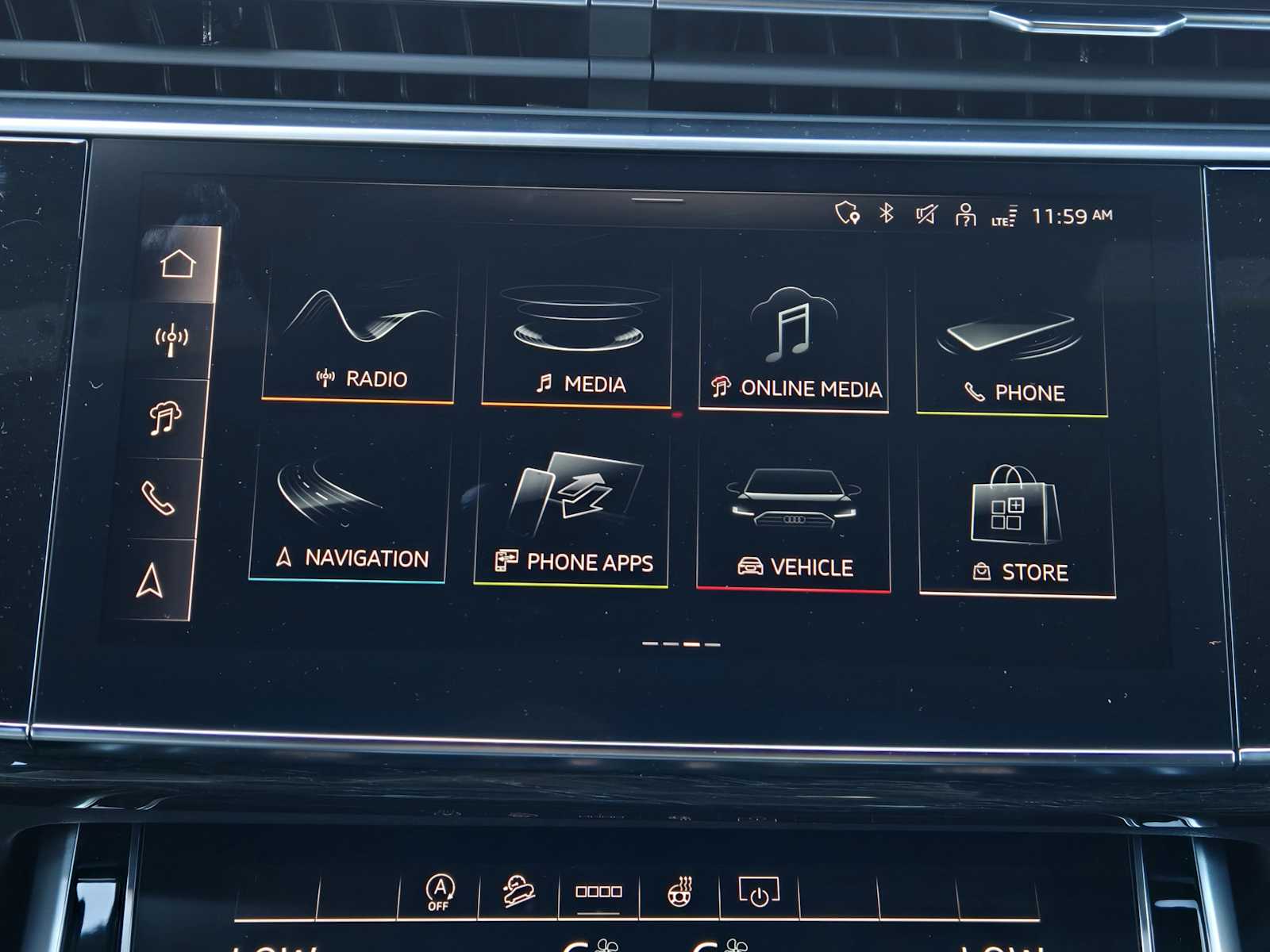Toggle the auto start-stop OFF button
Viewport: 1270px width, 952px height.
coord(439,892)
